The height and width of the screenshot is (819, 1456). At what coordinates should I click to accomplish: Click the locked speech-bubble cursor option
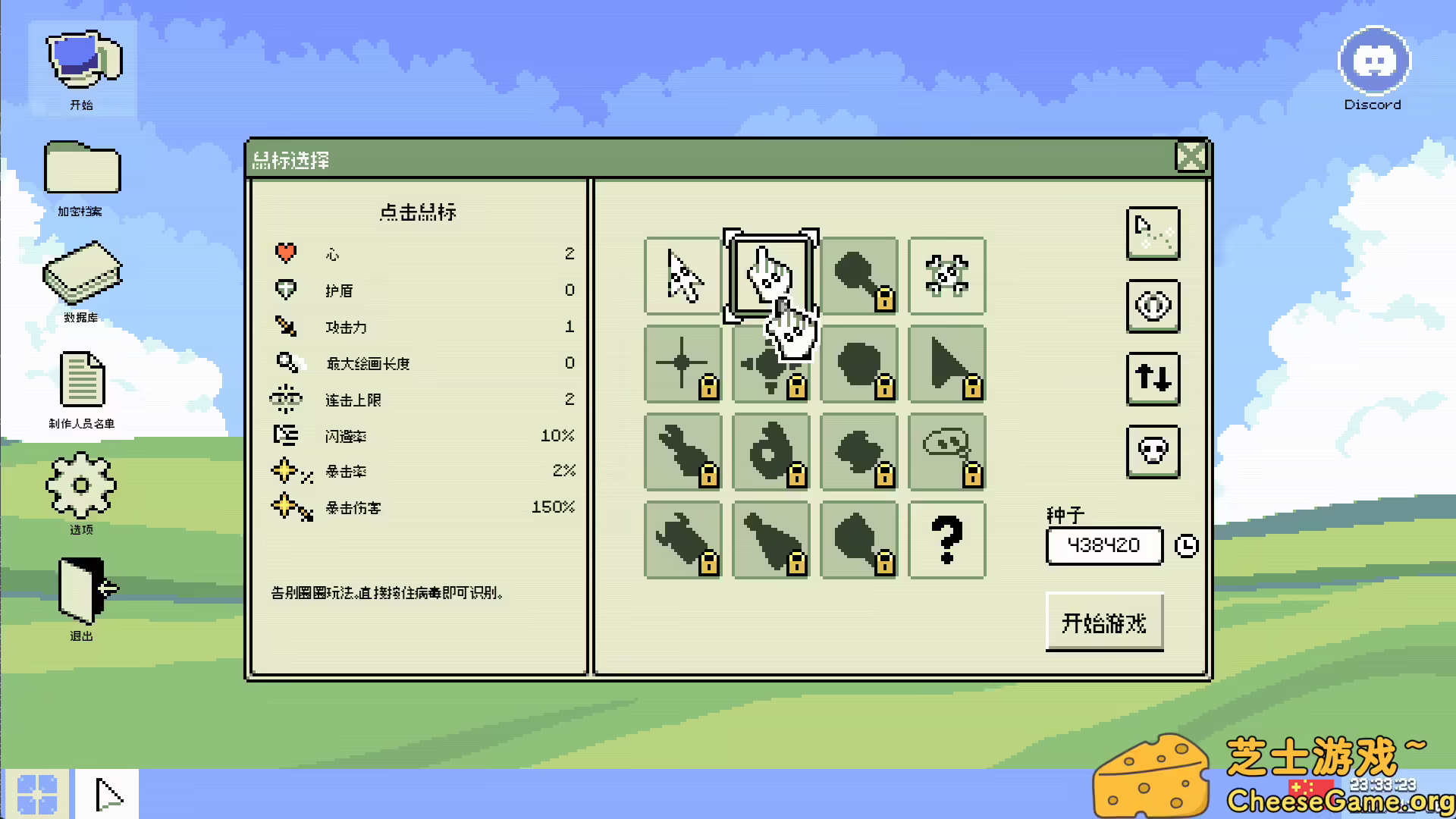[x=947, y=452]
